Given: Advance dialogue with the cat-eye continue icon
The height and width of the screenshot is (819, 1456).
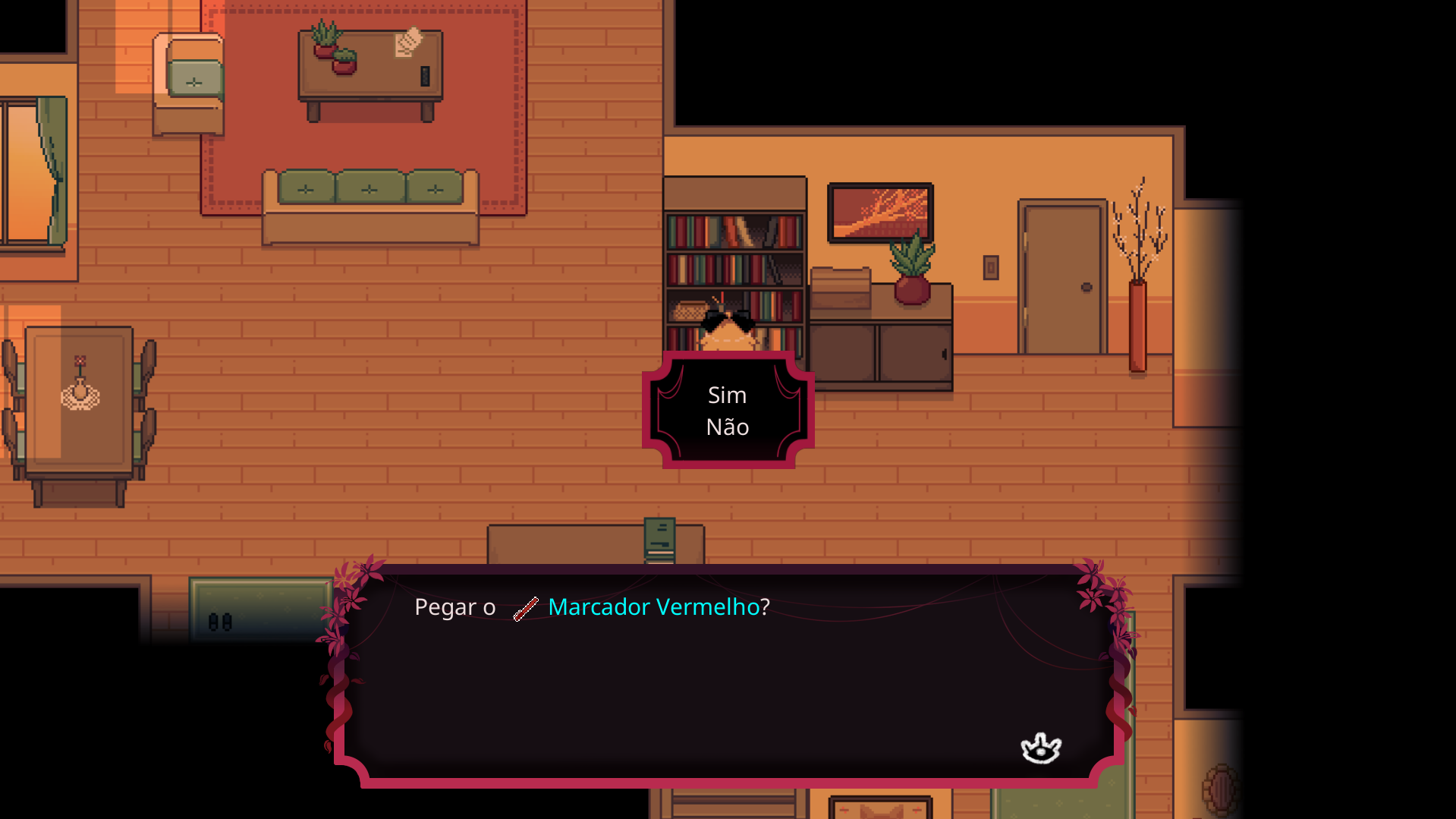Looking at the screenshot, I should pos(1040,748).
